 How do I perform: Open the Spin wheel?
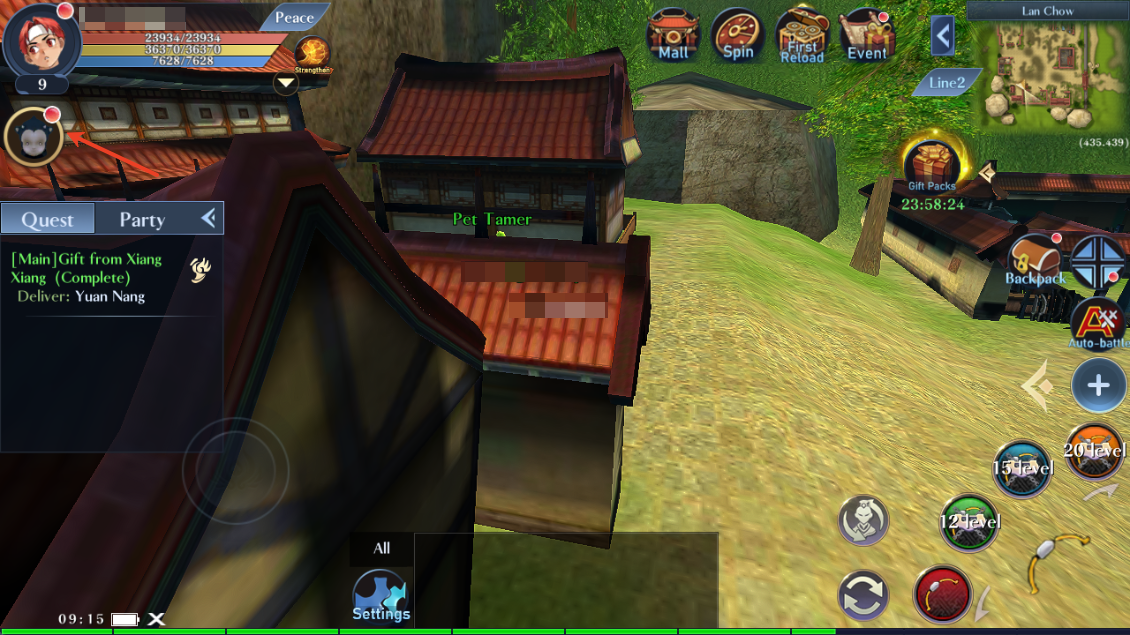(738, 37)
